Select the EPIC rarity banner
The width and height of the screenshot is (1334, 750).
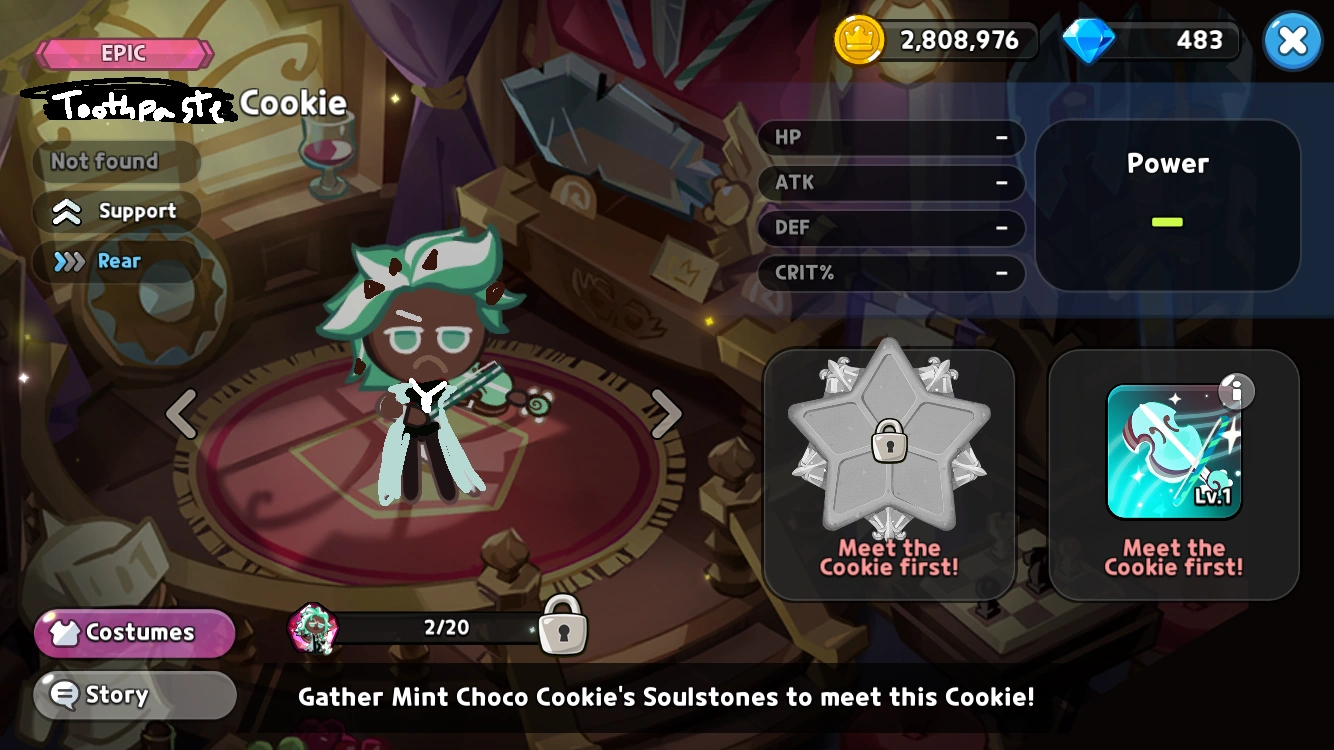(126, 53)
